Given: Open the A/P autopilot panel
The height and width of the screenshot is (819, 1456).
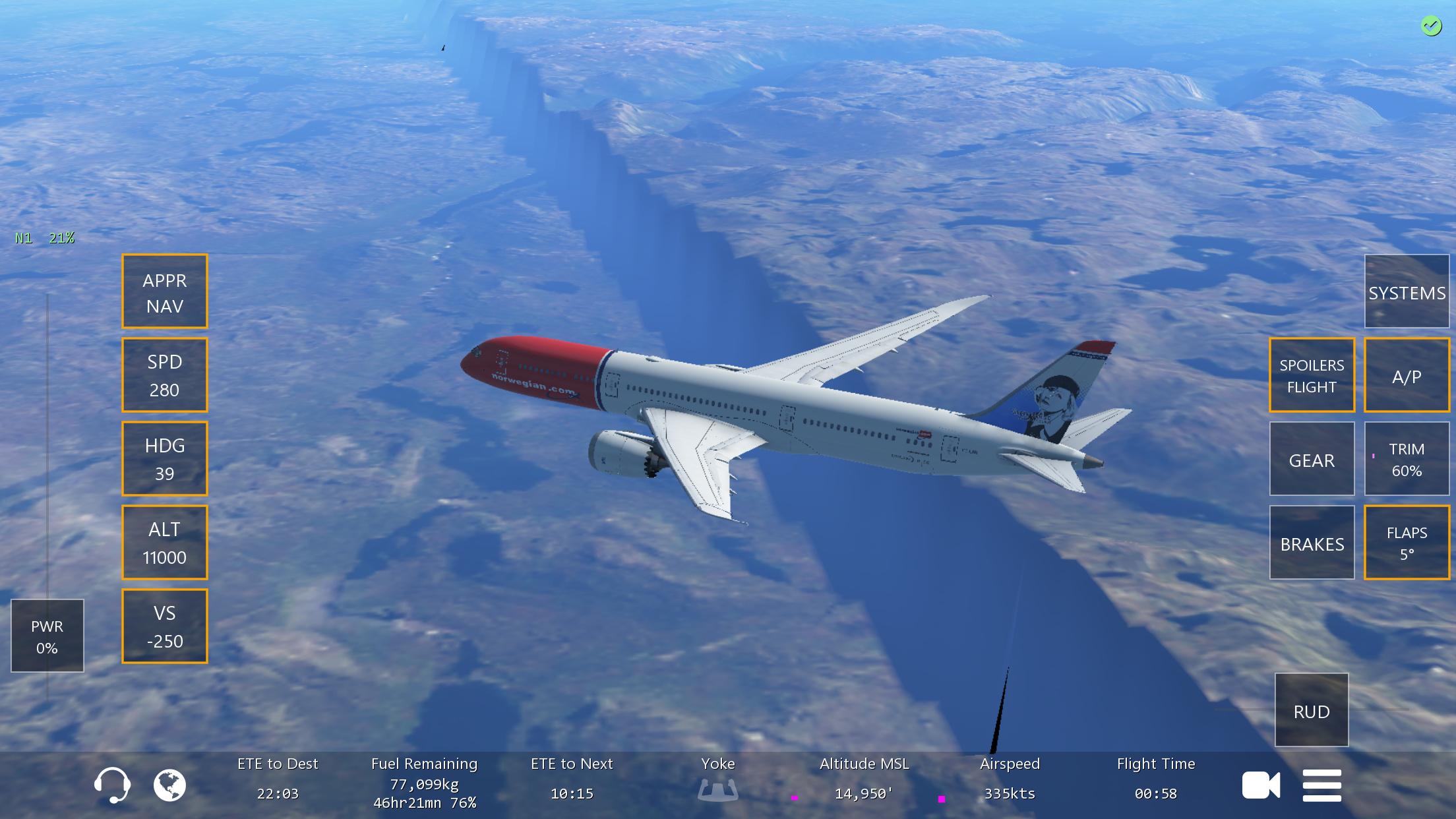Looking at the screenshot, I should tap(1407, 375).
